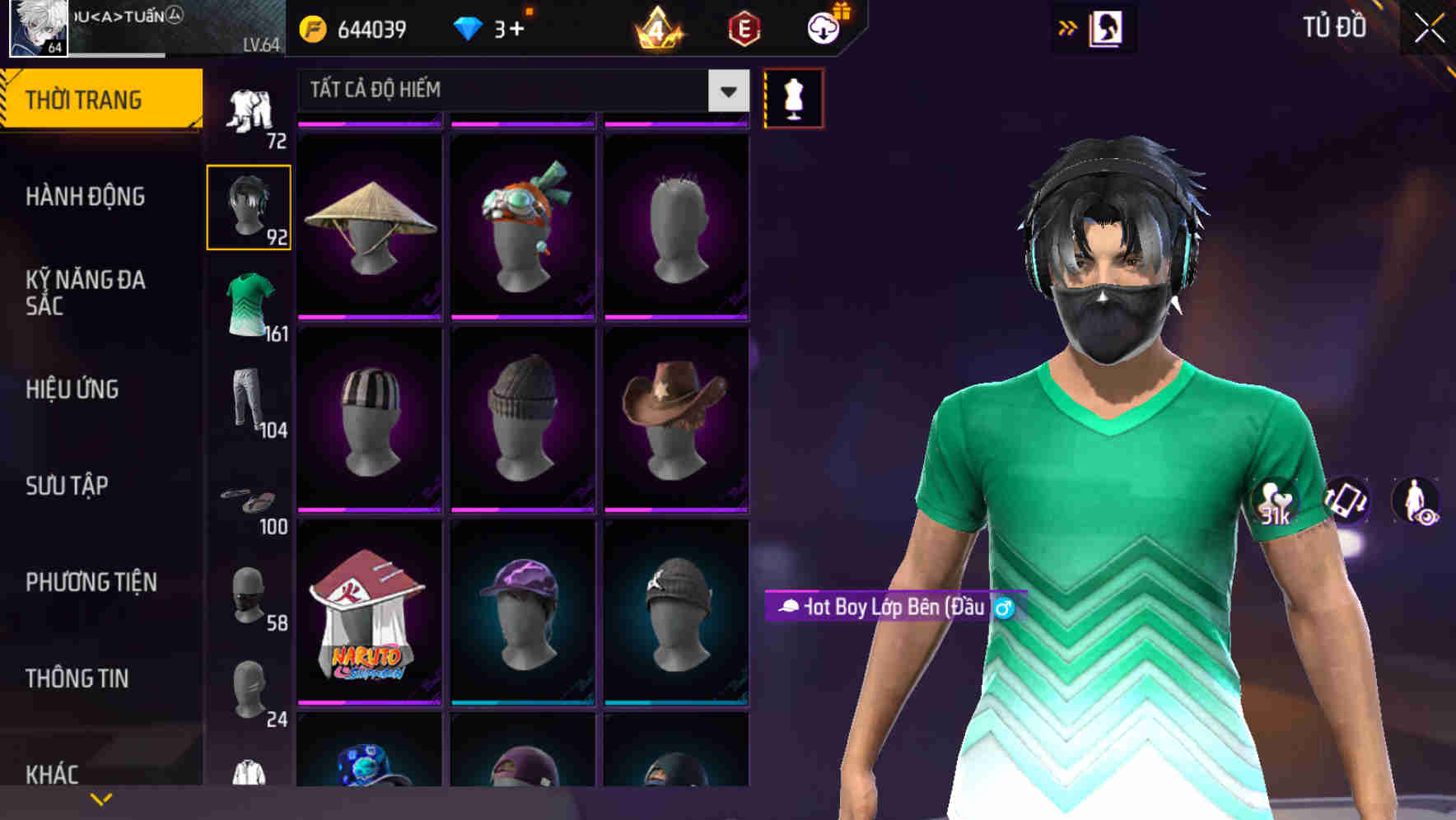Switch to the HIỆU ỨNG category
Viewport: 1456px width, 820px height.
(73, 389)
